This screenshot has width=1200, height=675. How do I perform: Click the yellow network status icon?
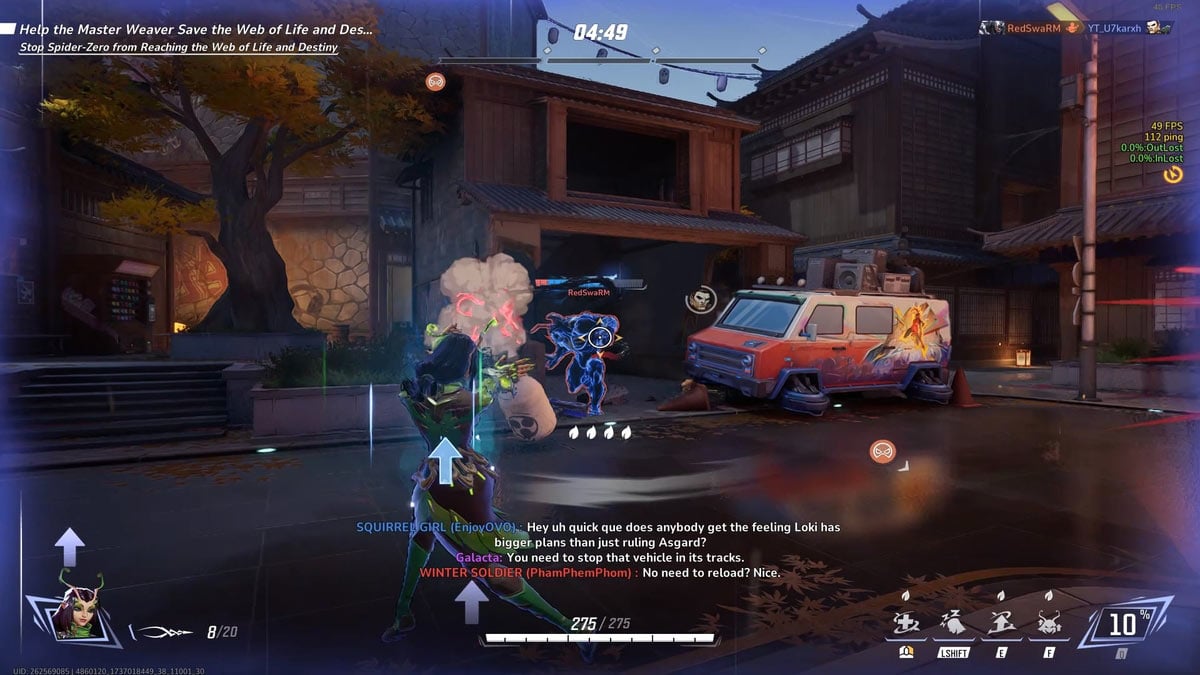[x=1173, y=174]
